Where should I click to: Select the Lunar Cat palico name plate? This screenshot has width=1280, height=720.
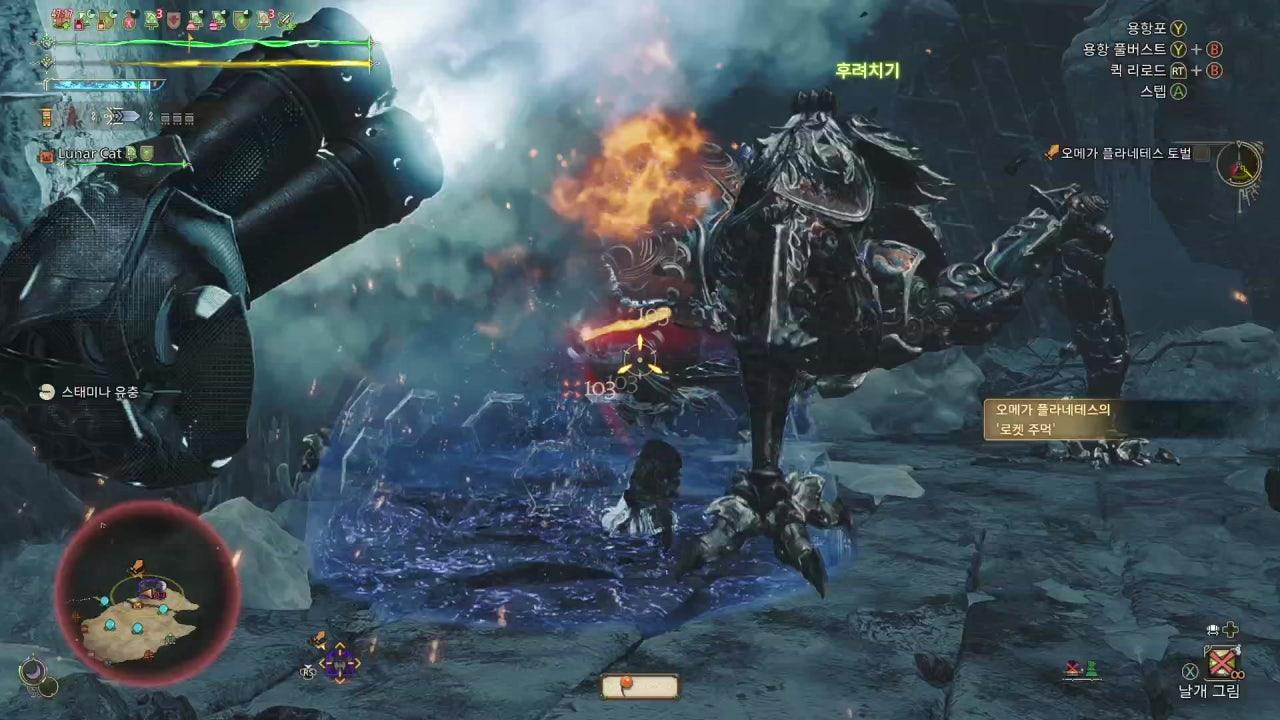(90, 154)
